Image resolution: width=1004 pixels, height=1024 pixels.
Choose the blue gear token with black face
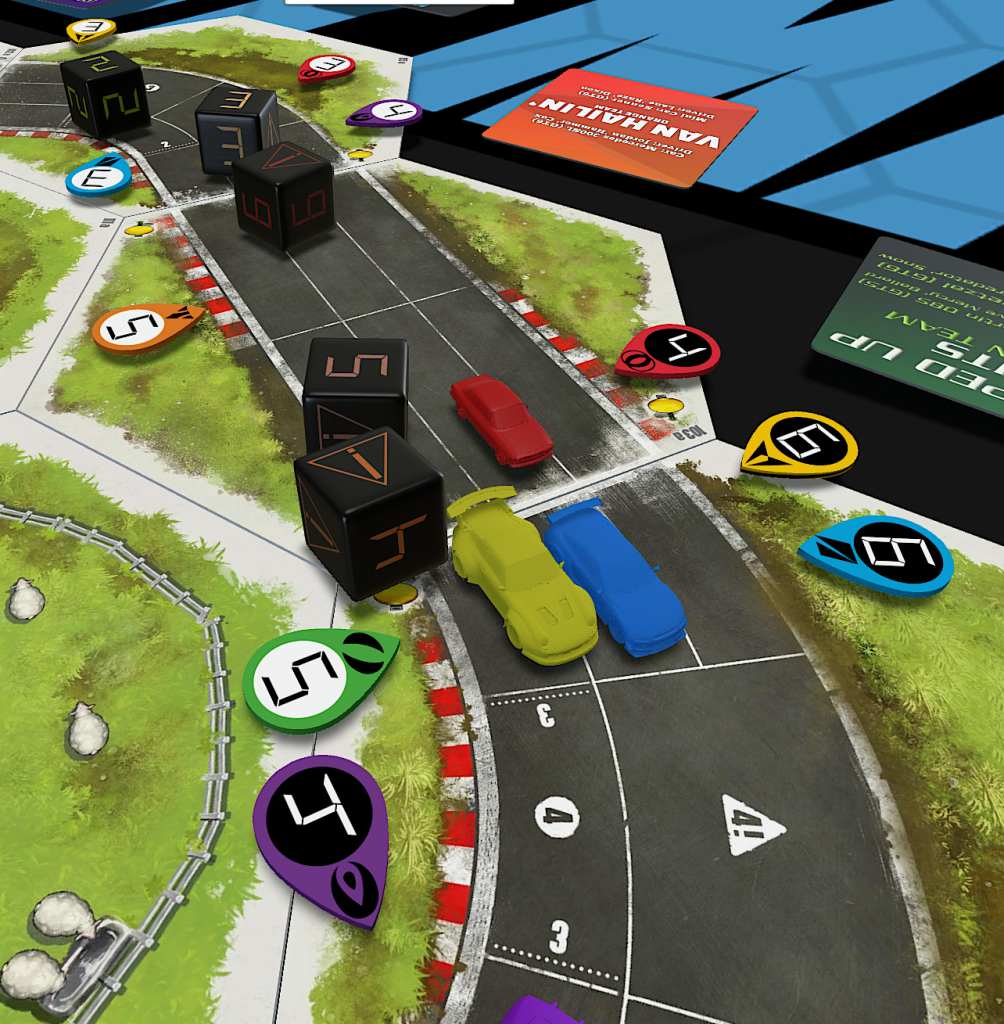tap(878, 555)
